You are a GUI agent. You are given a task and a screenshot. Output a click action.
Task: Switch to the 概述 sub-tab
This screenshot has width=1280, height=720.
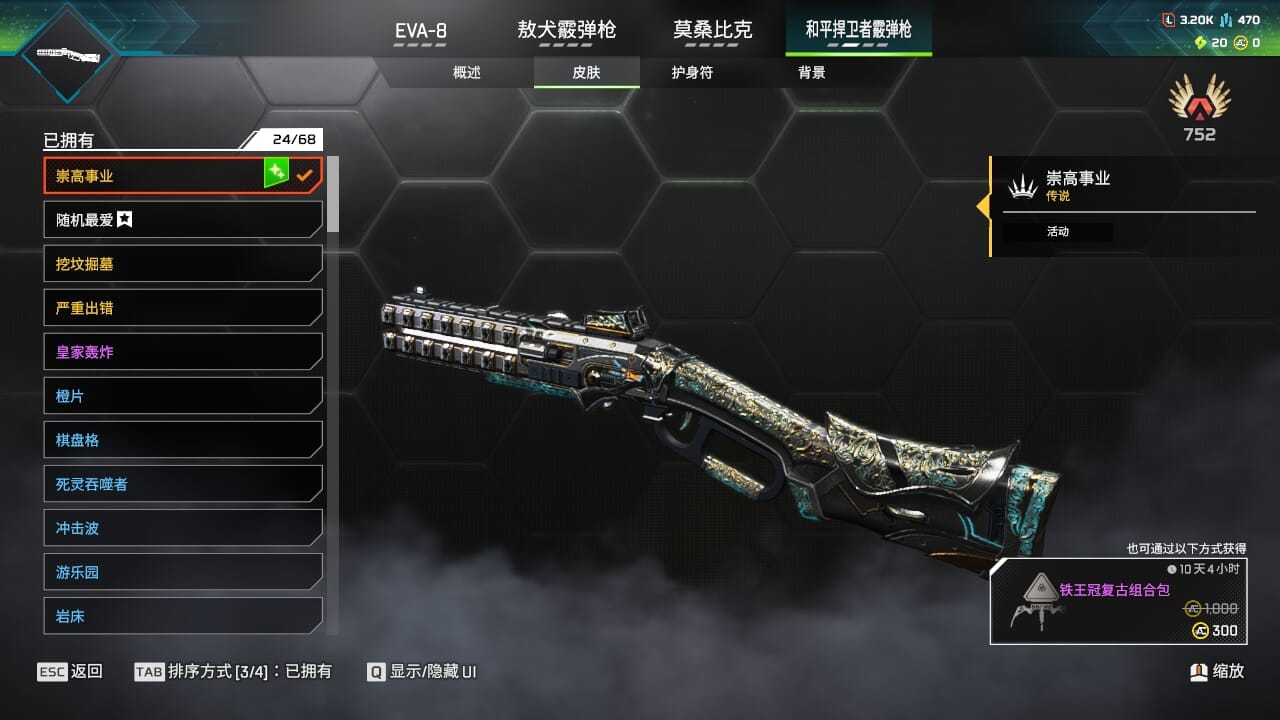click(467, 73)
